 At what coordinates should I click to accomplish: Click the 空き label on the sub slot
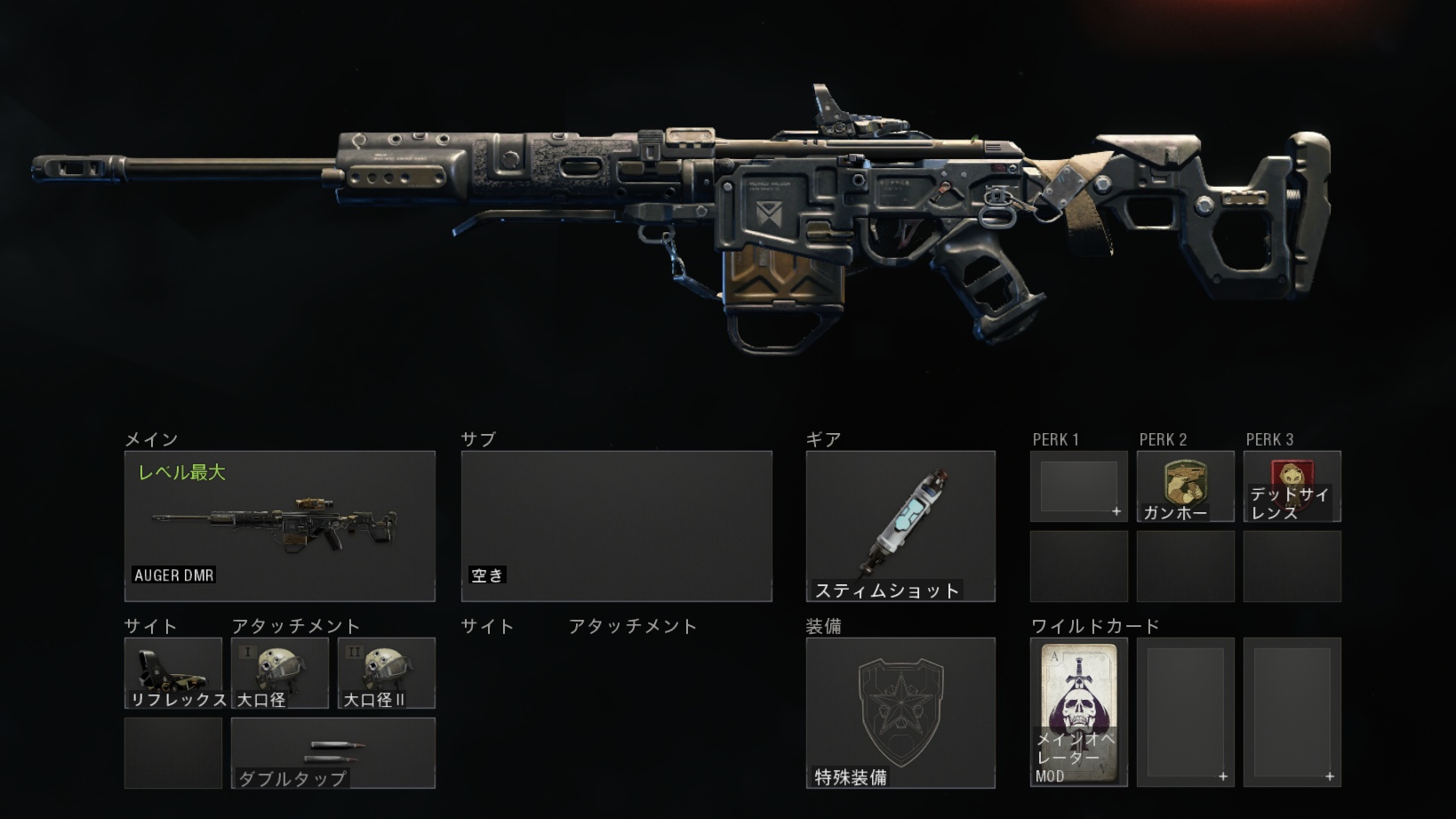[485, 575]
